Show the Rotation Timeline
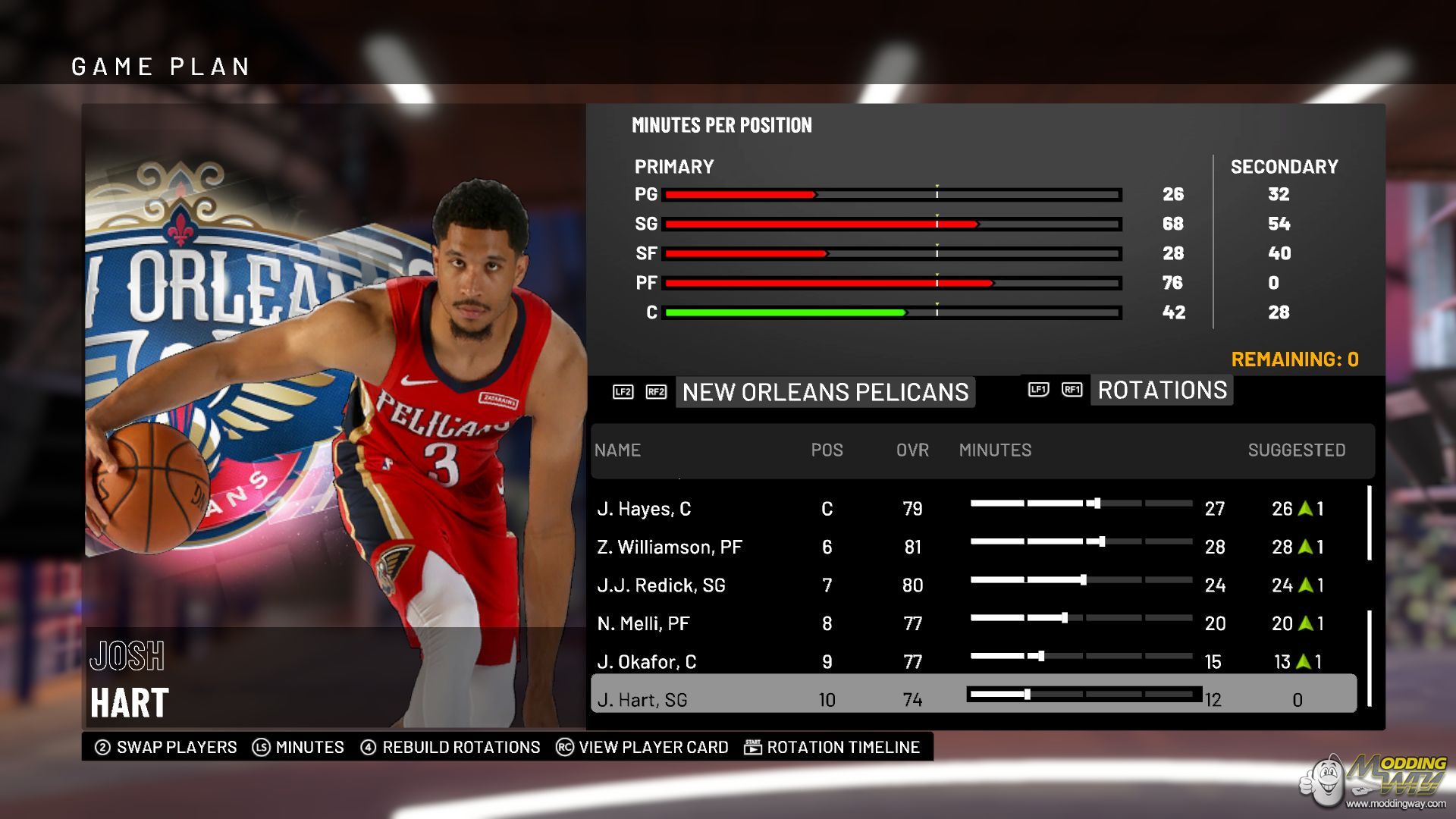Screen dimensions: 1456x819 tap(832, 748)
